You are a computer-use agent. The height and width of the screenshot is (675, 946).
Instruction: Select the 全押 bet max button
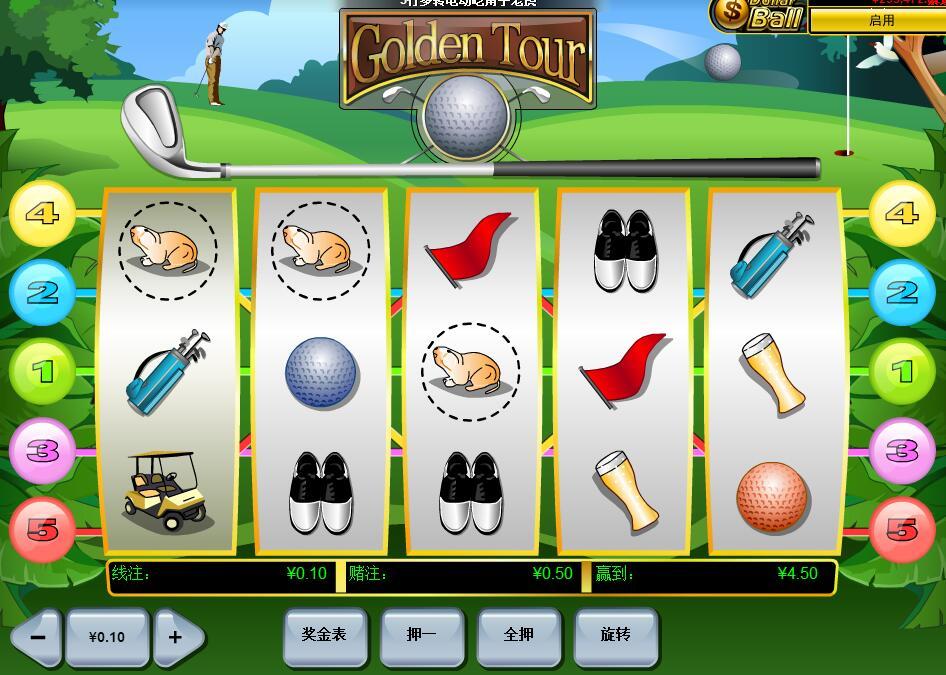click(518, 635)
